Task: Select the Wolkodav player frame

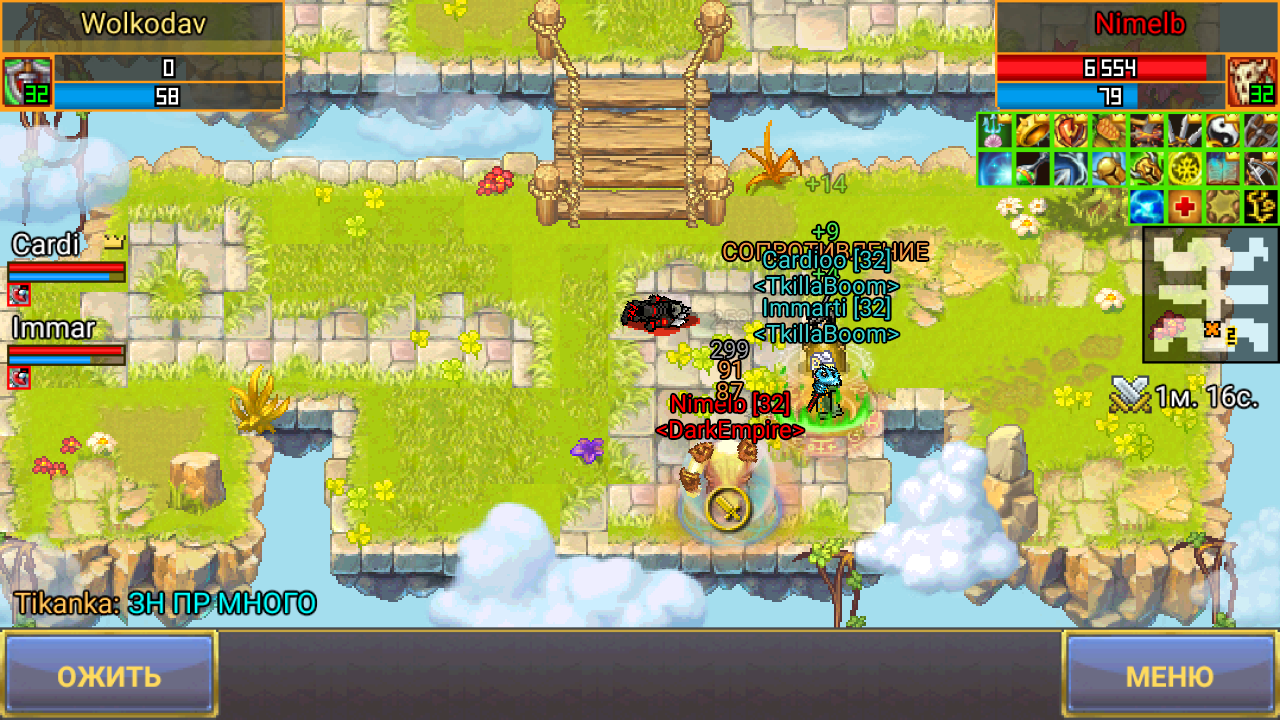Action: click(149, 24)
